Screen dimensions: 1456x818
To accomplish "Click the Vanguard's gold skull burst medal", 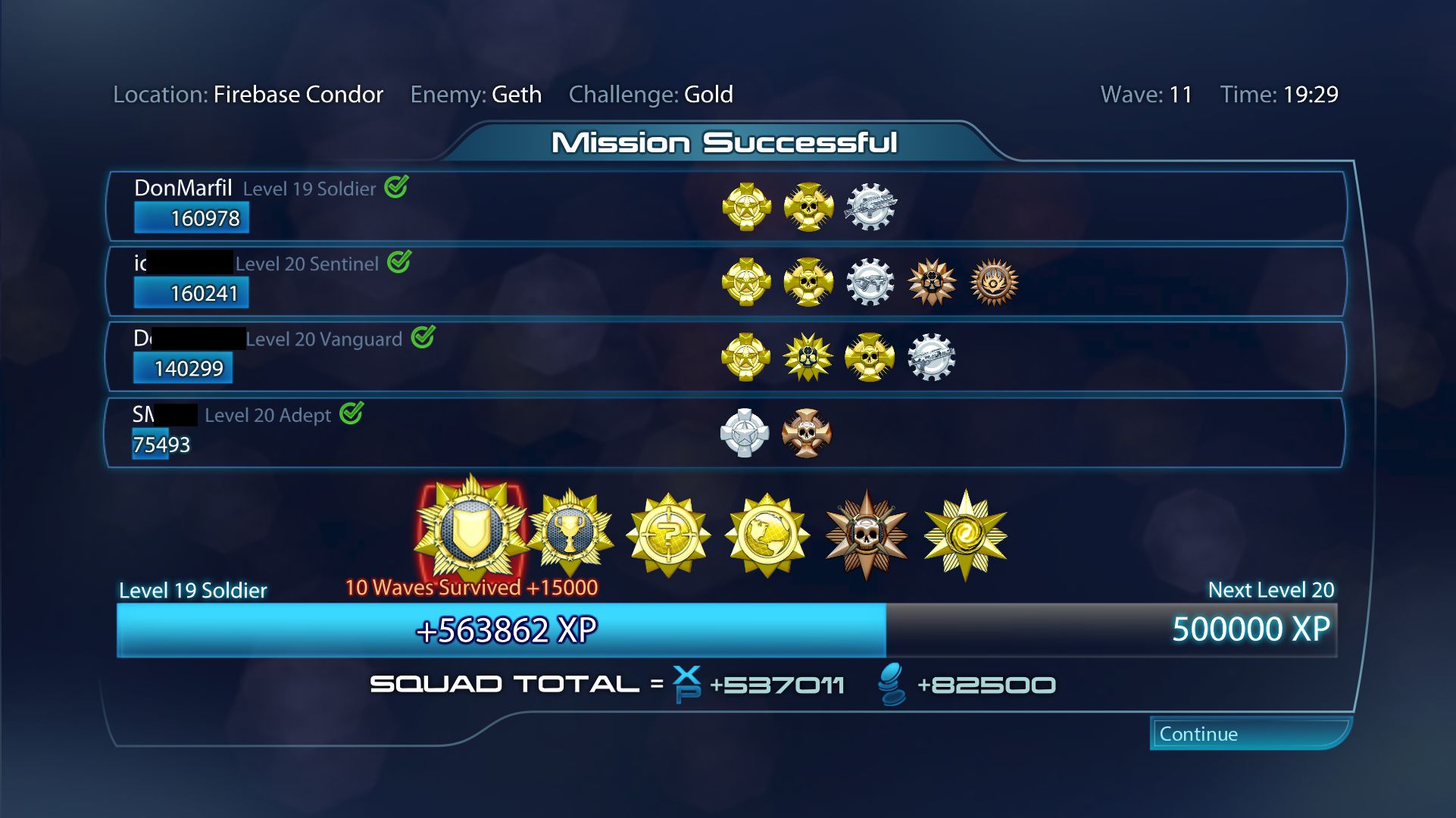I will [808, 356].
